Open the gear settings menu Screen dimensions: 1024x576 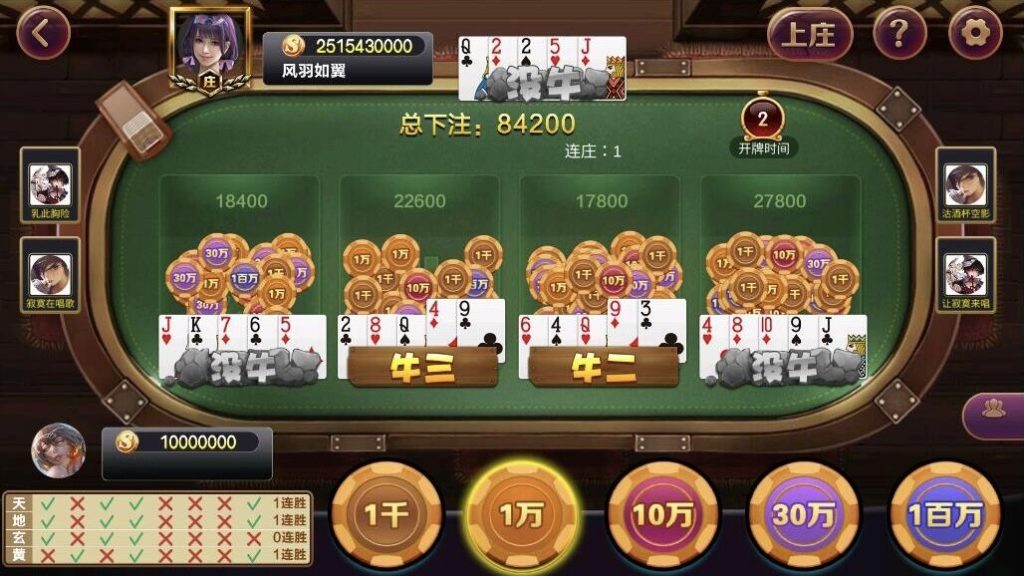975,35
